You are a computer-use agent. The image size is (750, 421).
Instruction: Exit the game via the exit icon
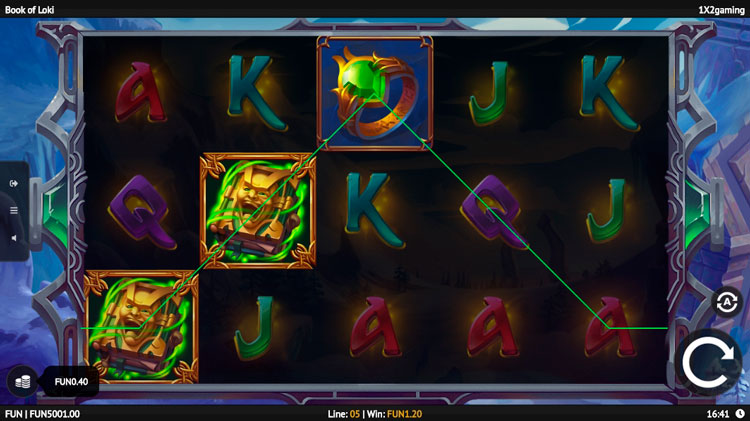pos(14,183)
